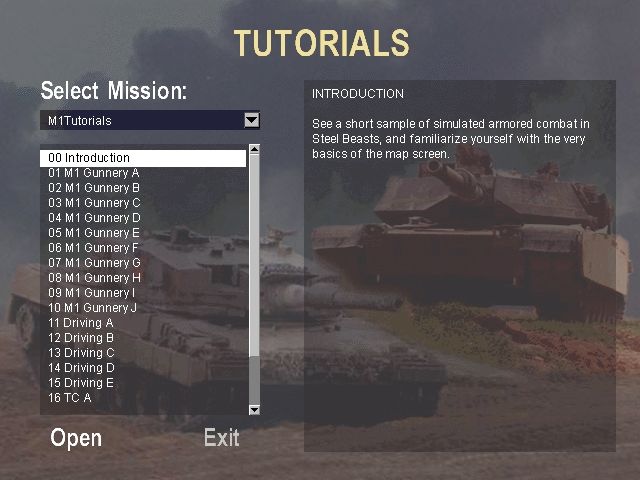Open the selected mission
This screenshot has width=640, height=480.
click(x=76, y=438)
